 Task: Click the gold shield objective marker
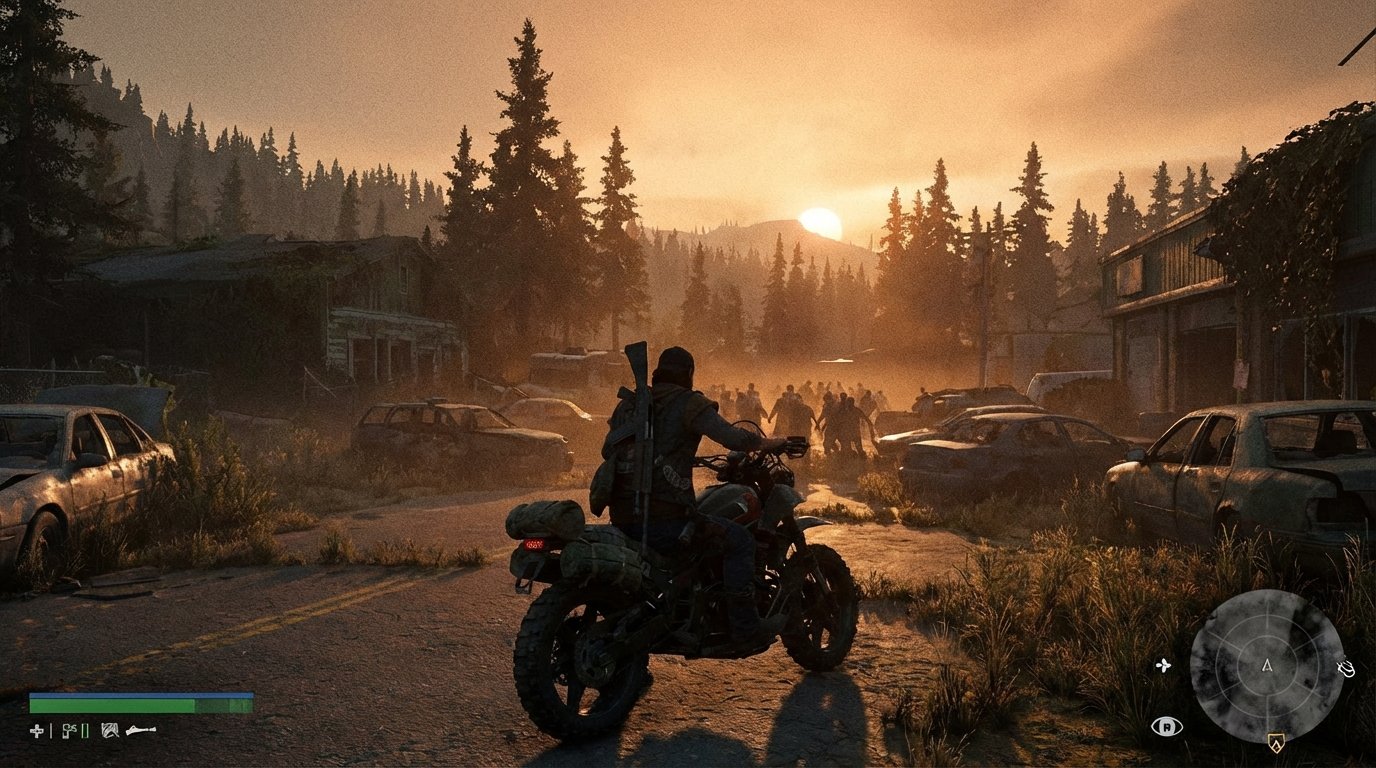(1276, 743)
